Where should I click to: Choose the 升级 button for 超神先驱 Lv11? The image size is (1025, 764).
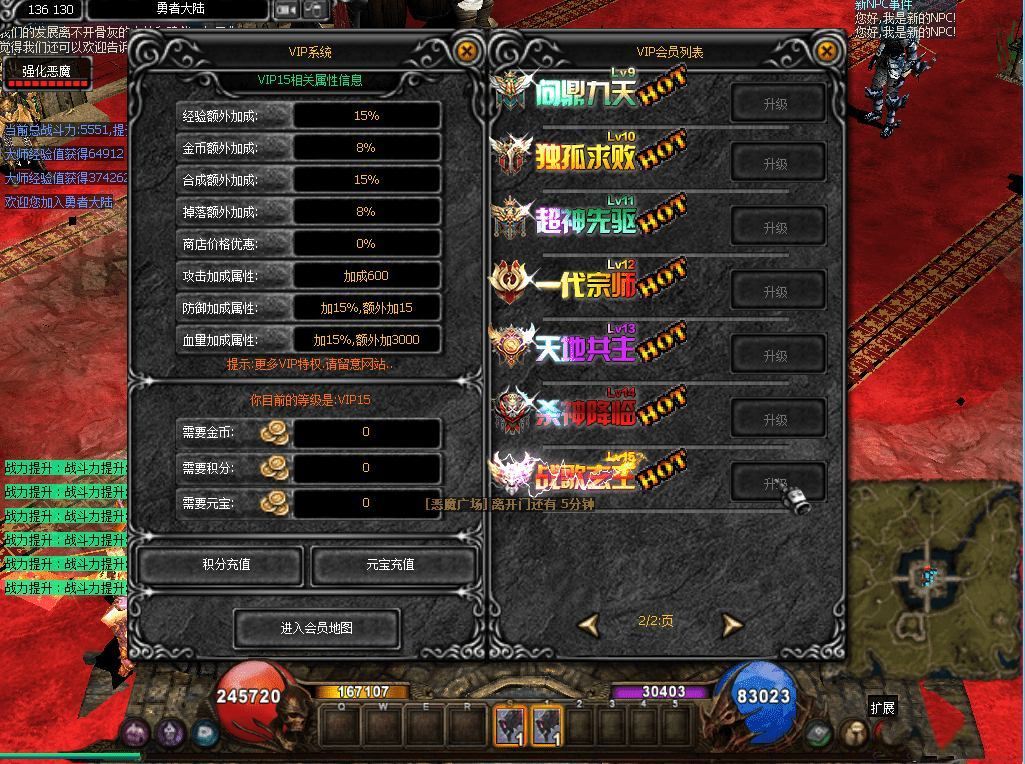coord(776,228)
